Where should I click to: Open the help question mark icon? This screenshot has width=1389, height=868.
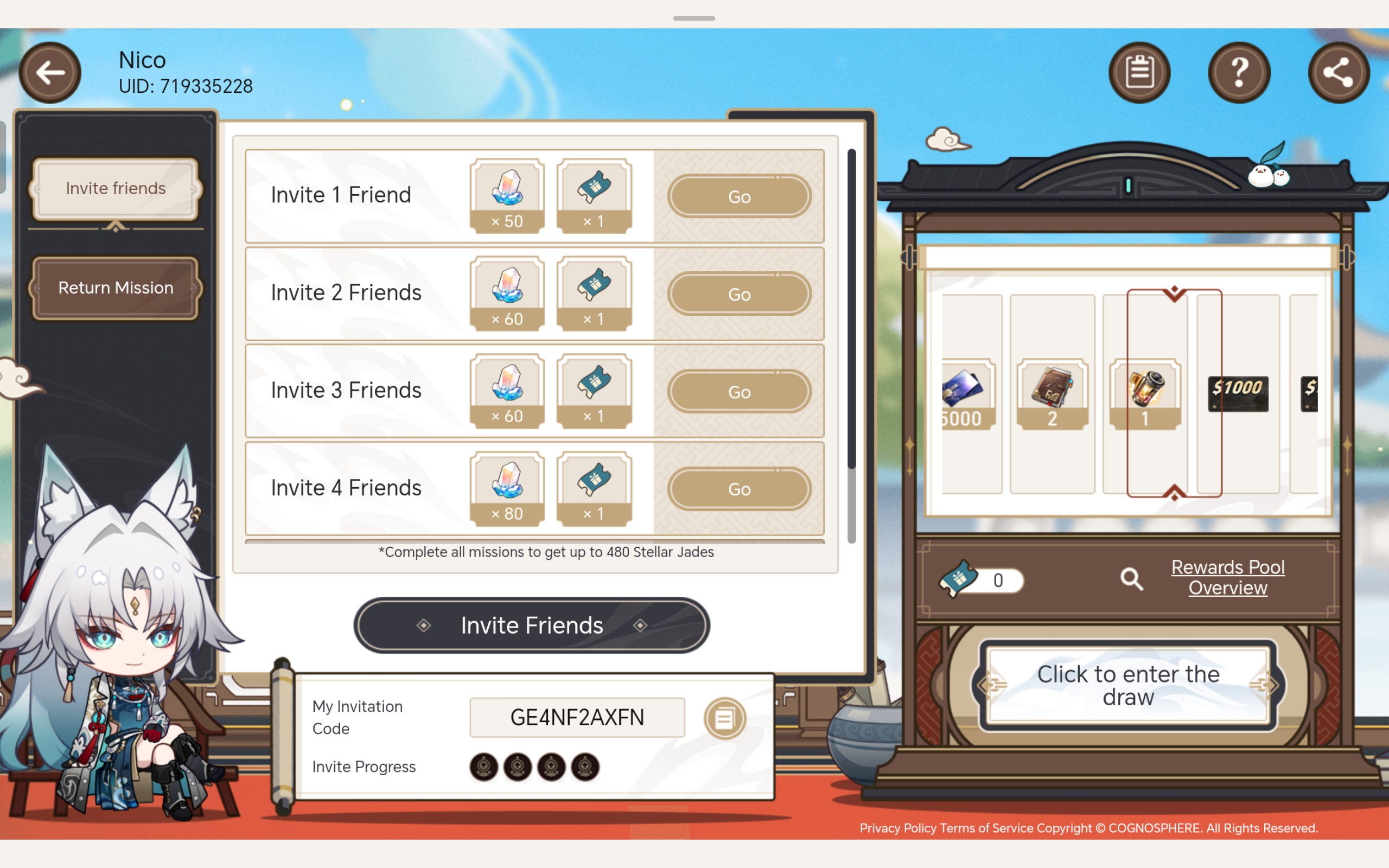pos(1239,71)
